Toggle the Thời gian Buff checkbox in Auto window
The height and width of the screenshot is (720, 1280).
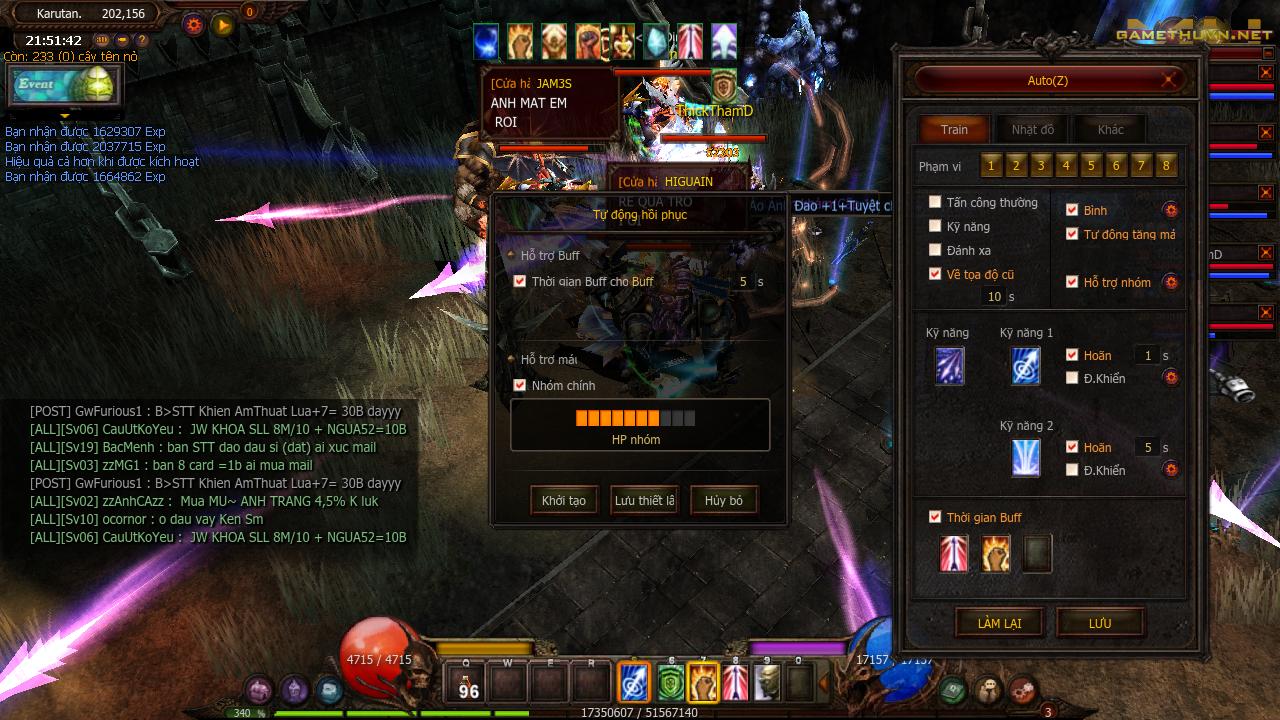coord(935,517)
